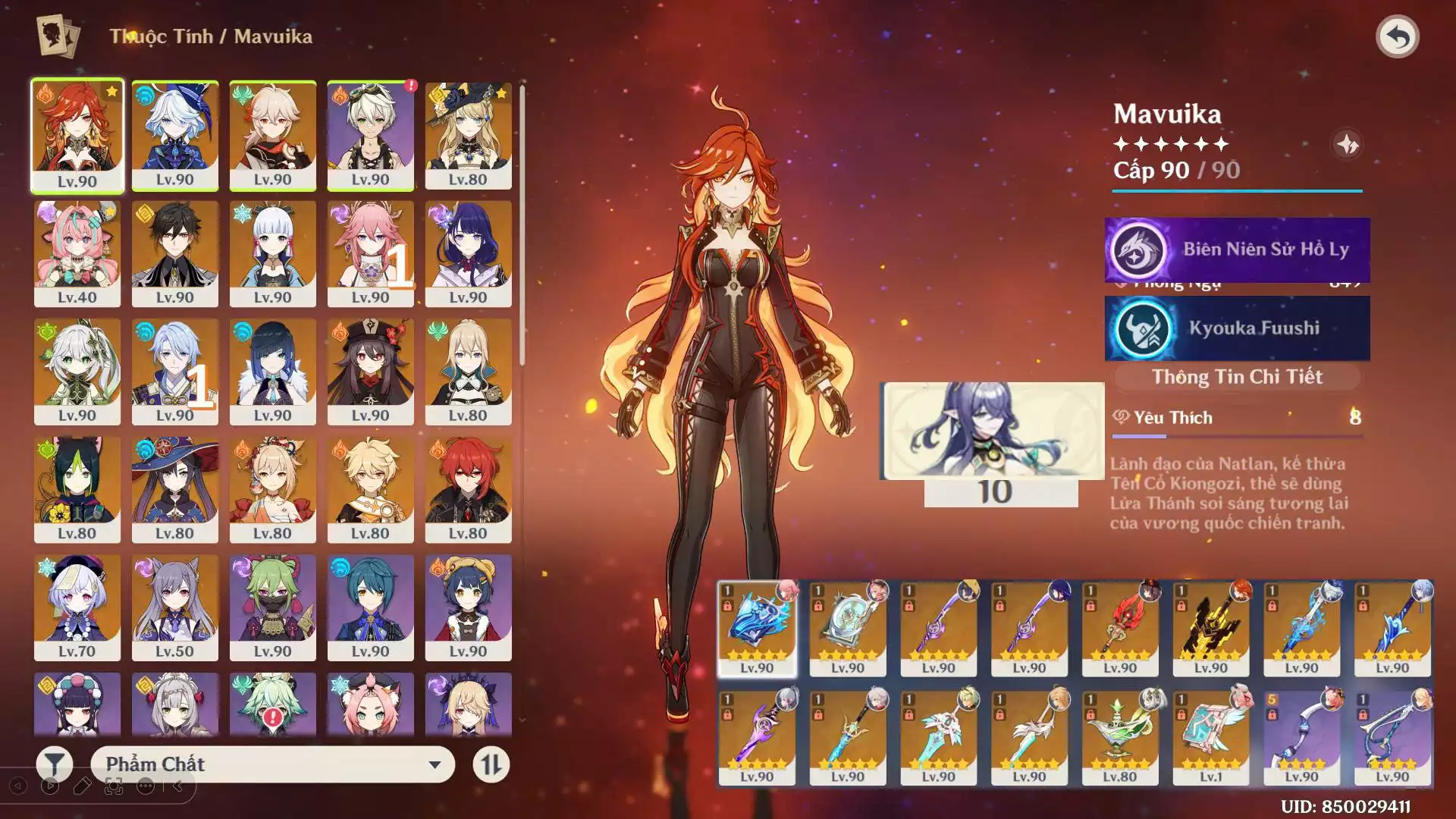Open Biên Niên Sử Hồ Ly banner
The image size is (1456, 819).
(x=1237, y=249)
